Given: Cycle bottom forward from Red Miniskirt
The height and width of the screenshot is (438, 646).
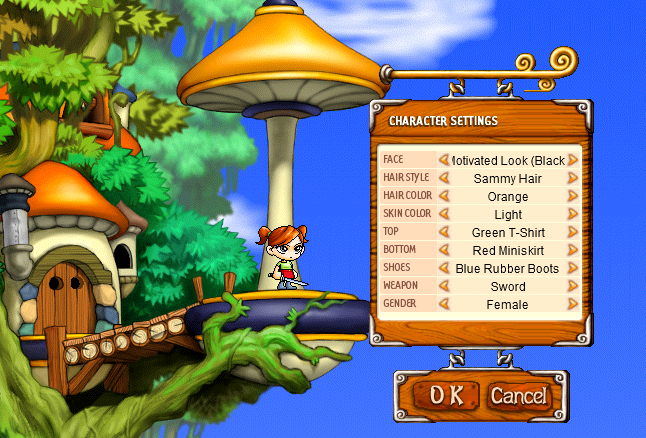Looking at the screenshot, I should pos(573,250).
